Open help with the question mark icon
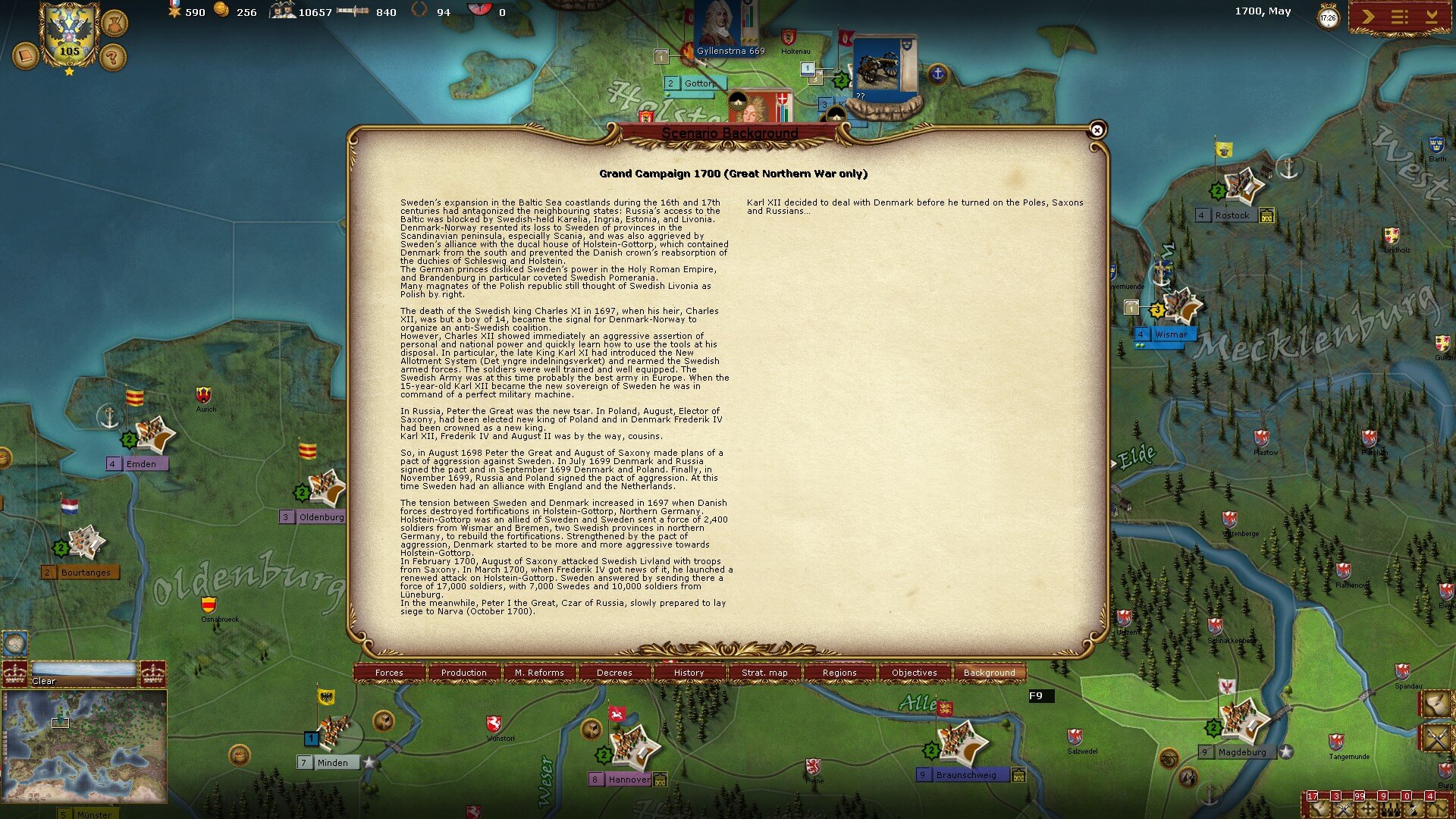The width and height of the screenshot is (1456, 819). [113, 56]
